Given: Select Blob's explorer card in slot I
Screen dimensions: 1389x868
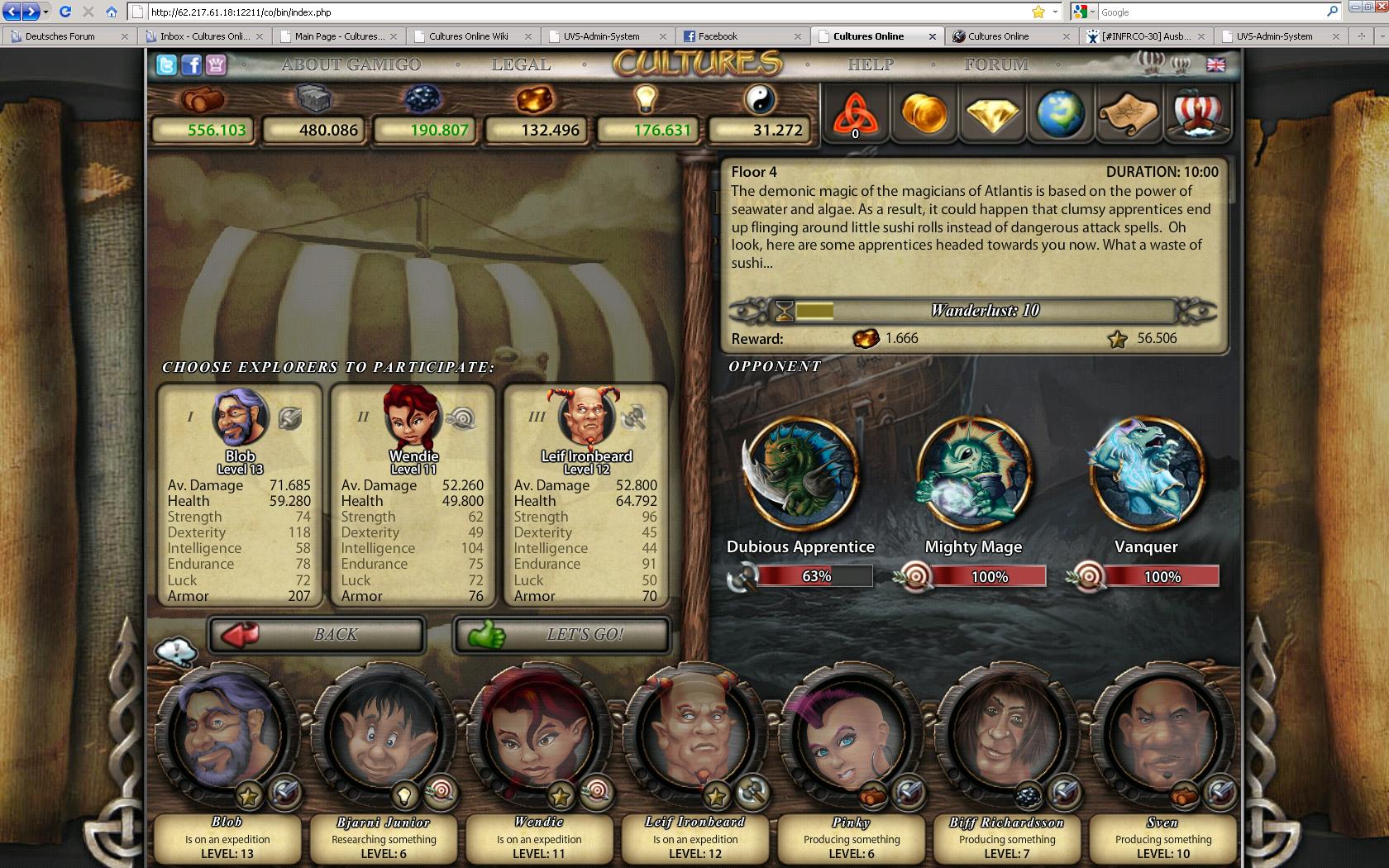Looking at the screenshot, I should click(x=240, y=494).
